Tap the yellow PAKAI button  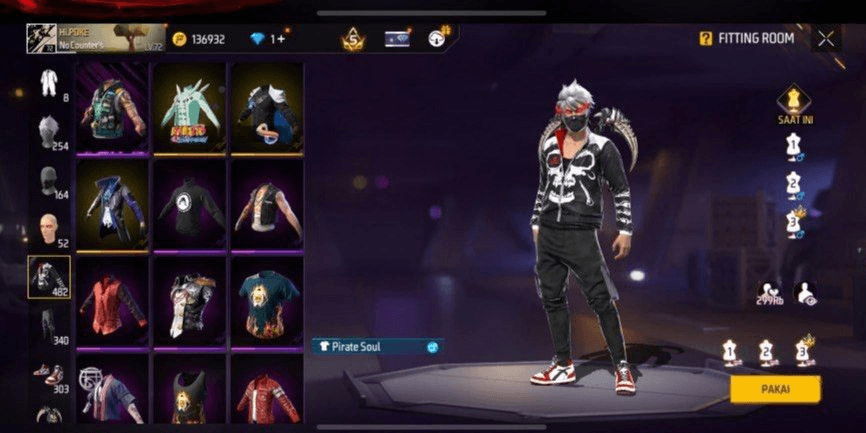coord(775,389)
